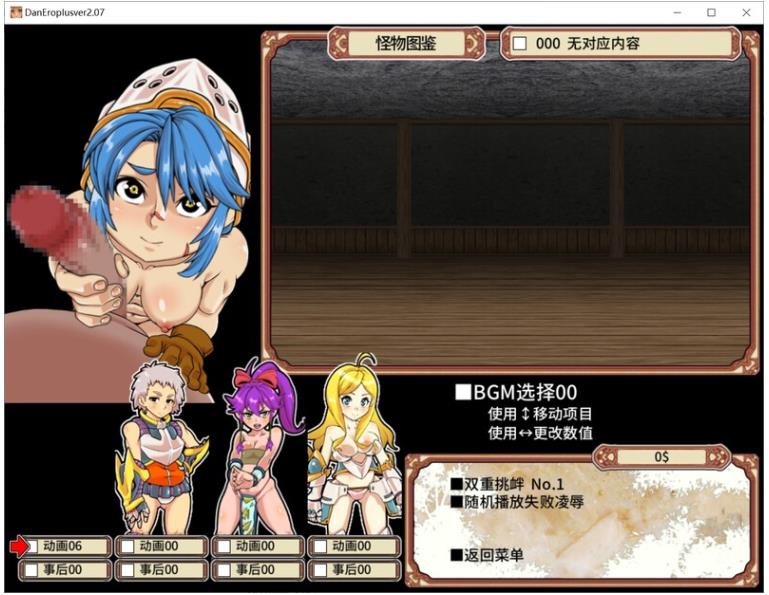Open the 怪物图鉴 header button
The height and width of the screenshot is (595, 769).
(x=405, y=44)
